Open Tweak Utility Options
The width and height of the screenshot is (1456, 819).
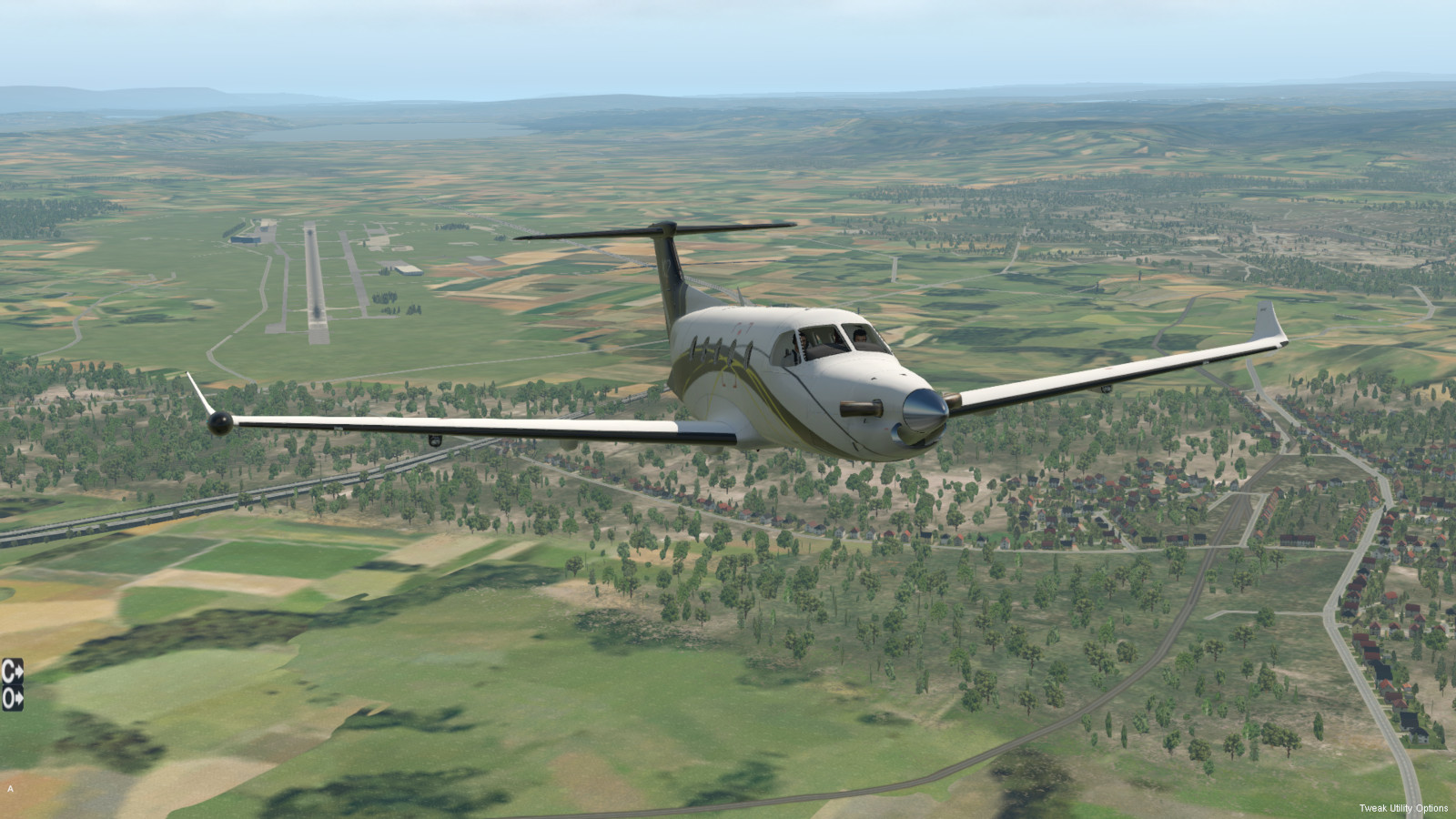pos(1403,808)
